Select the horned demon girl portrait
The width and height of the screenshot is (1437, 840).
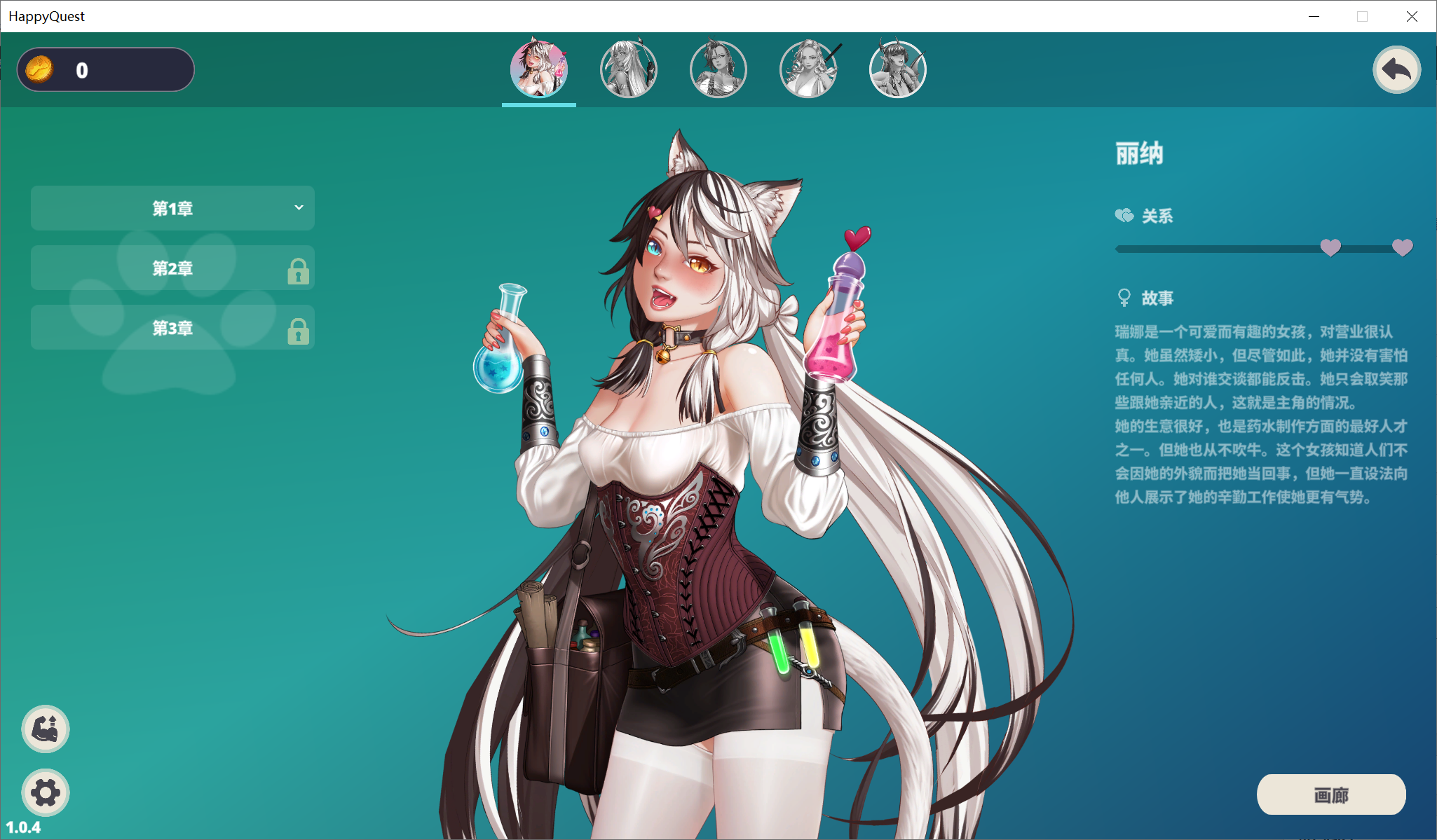click(897, 69)
